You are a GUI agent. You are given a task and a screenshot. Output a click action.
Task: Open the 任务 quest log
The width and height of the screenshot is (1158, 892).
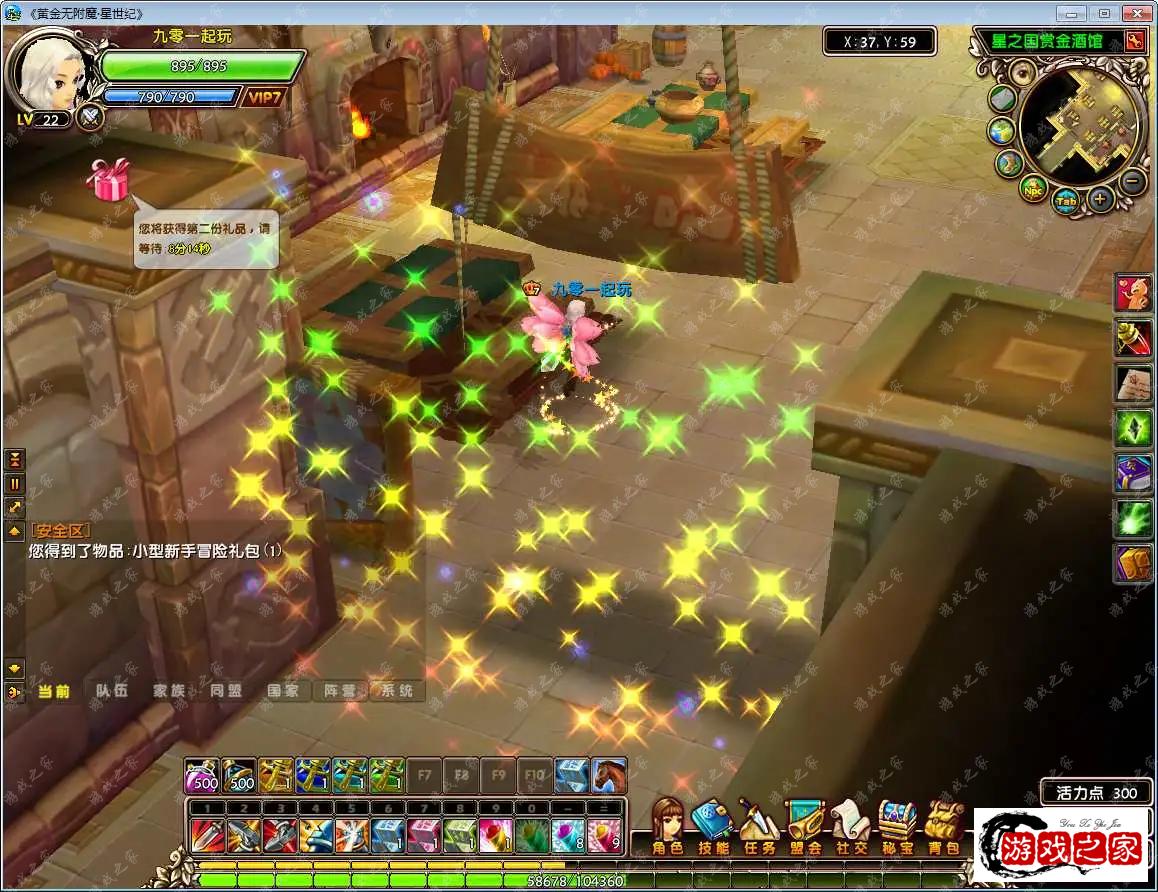pos(759,826)
